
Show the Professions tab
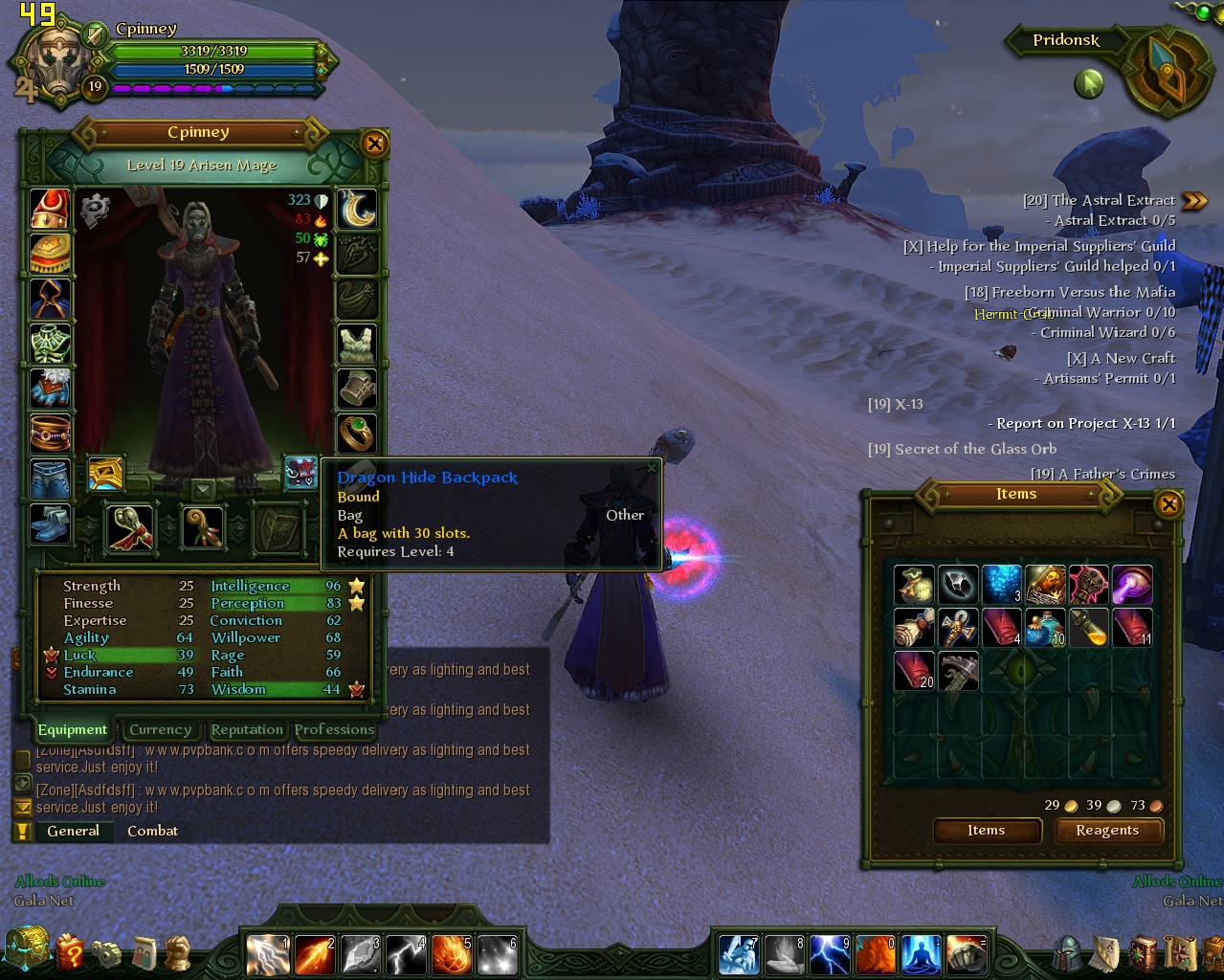click(334, 729)
